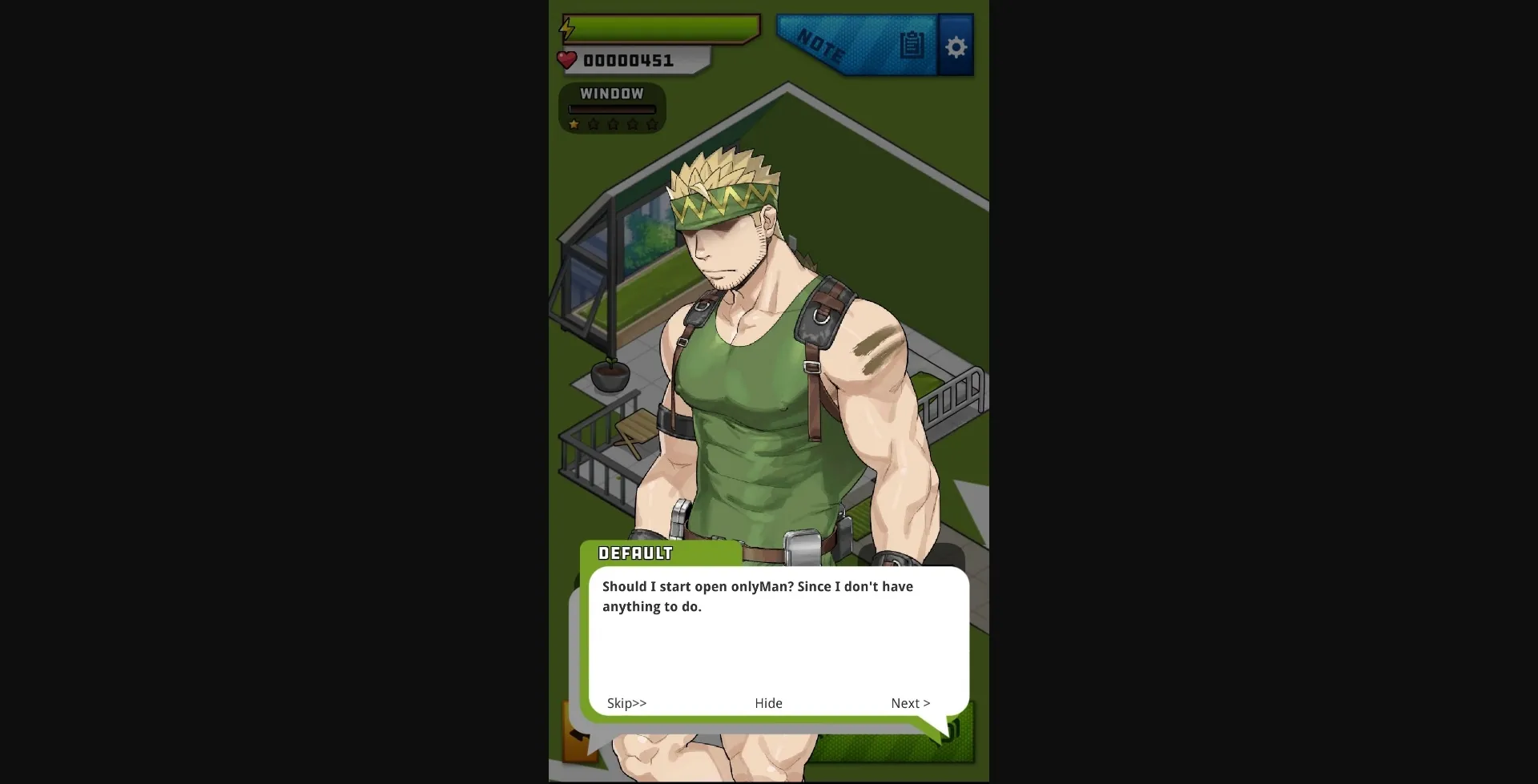The width and height of the screenshot is (1538, 784).
Task: Click the DEFAULT label on the dialogue
Action: pos(635,553)
